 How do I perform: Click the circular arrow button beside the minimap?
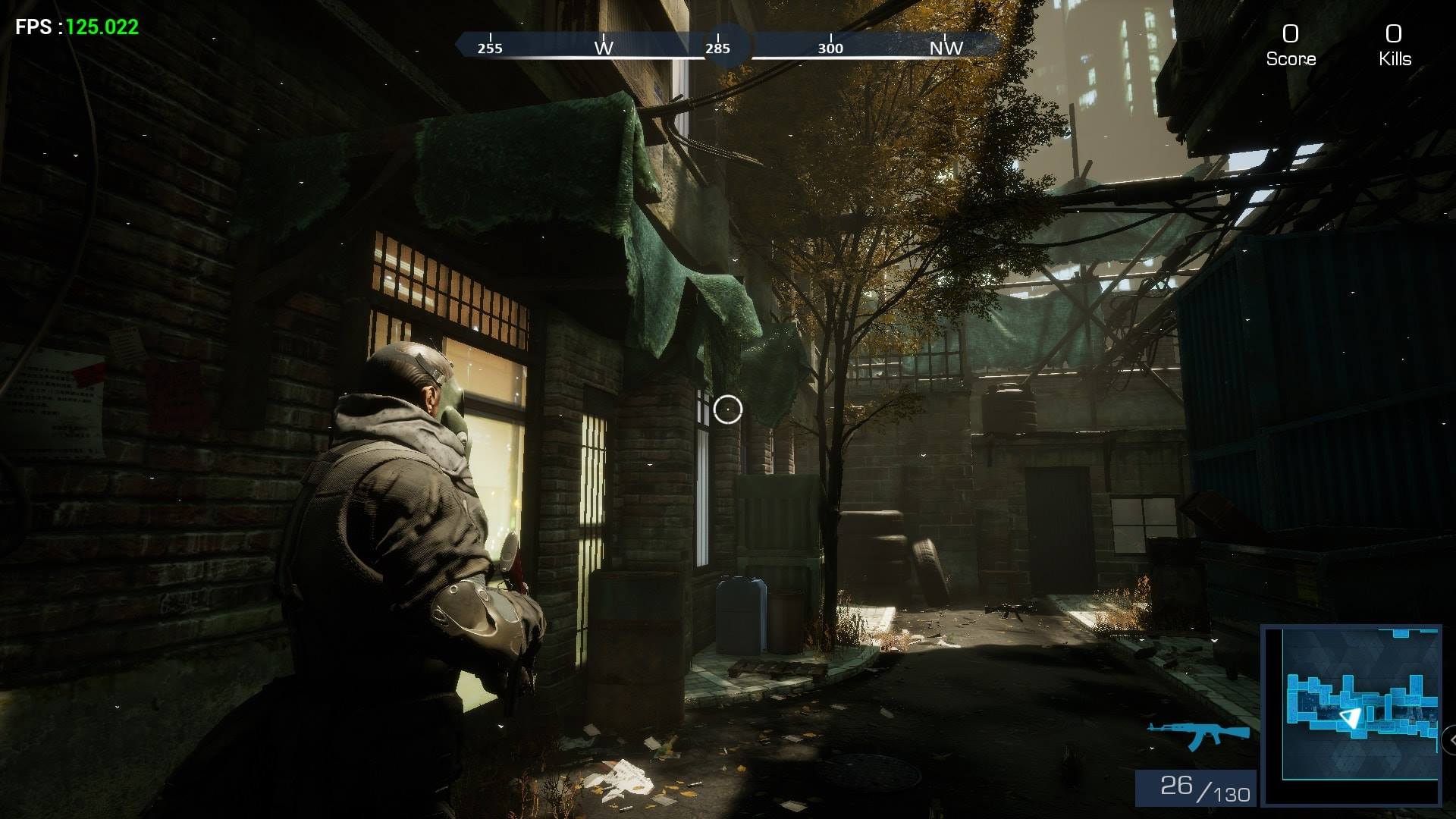coord(1451,739)
